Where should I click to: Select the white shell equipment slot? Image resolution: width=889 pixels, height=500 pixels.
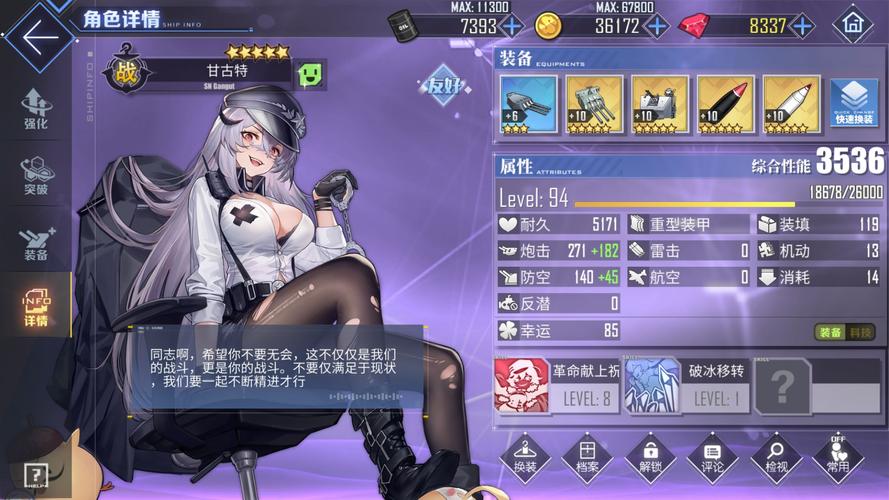[791, 104]
